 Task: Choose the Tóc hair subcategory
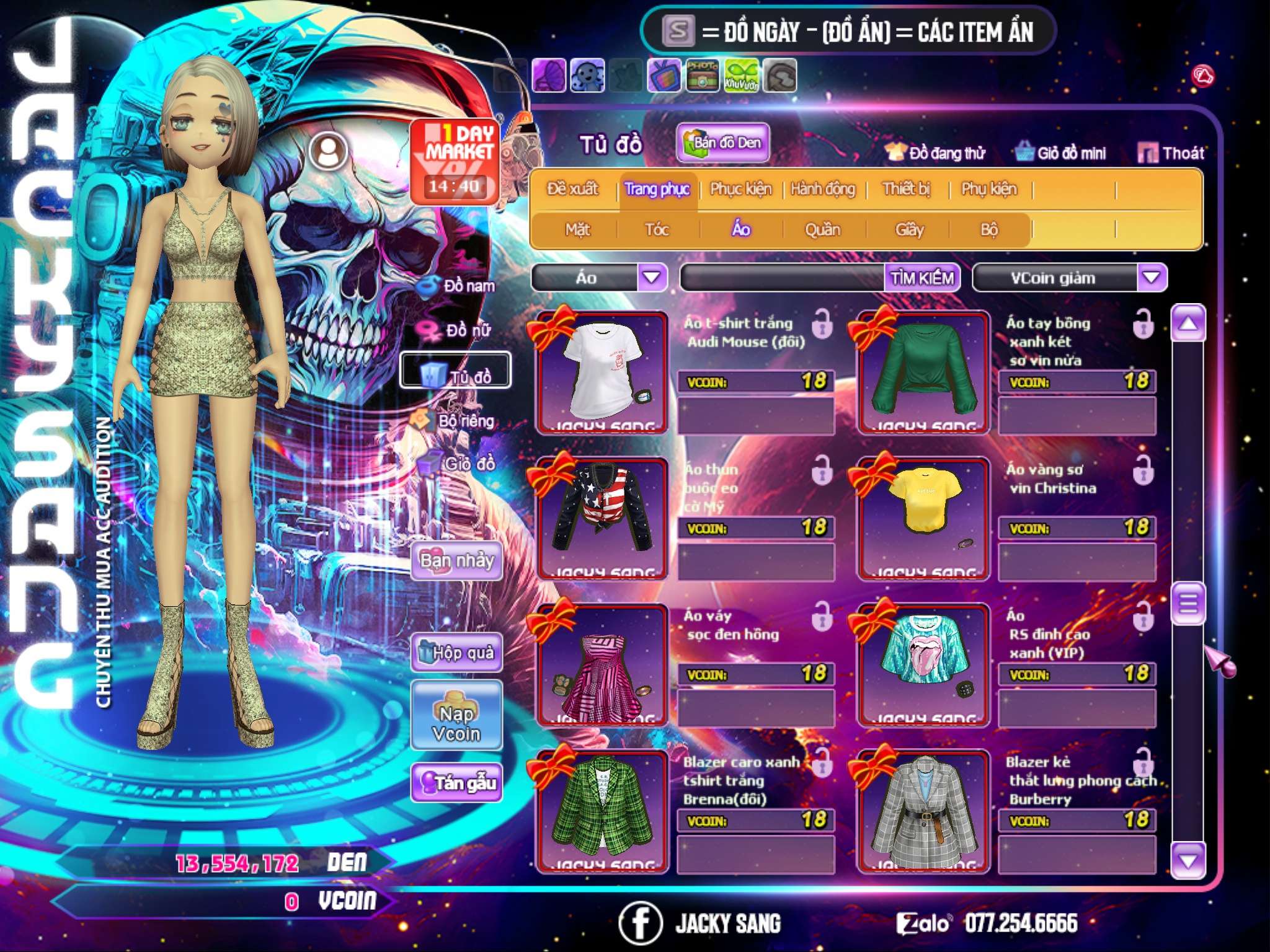(x=657, y=230)
